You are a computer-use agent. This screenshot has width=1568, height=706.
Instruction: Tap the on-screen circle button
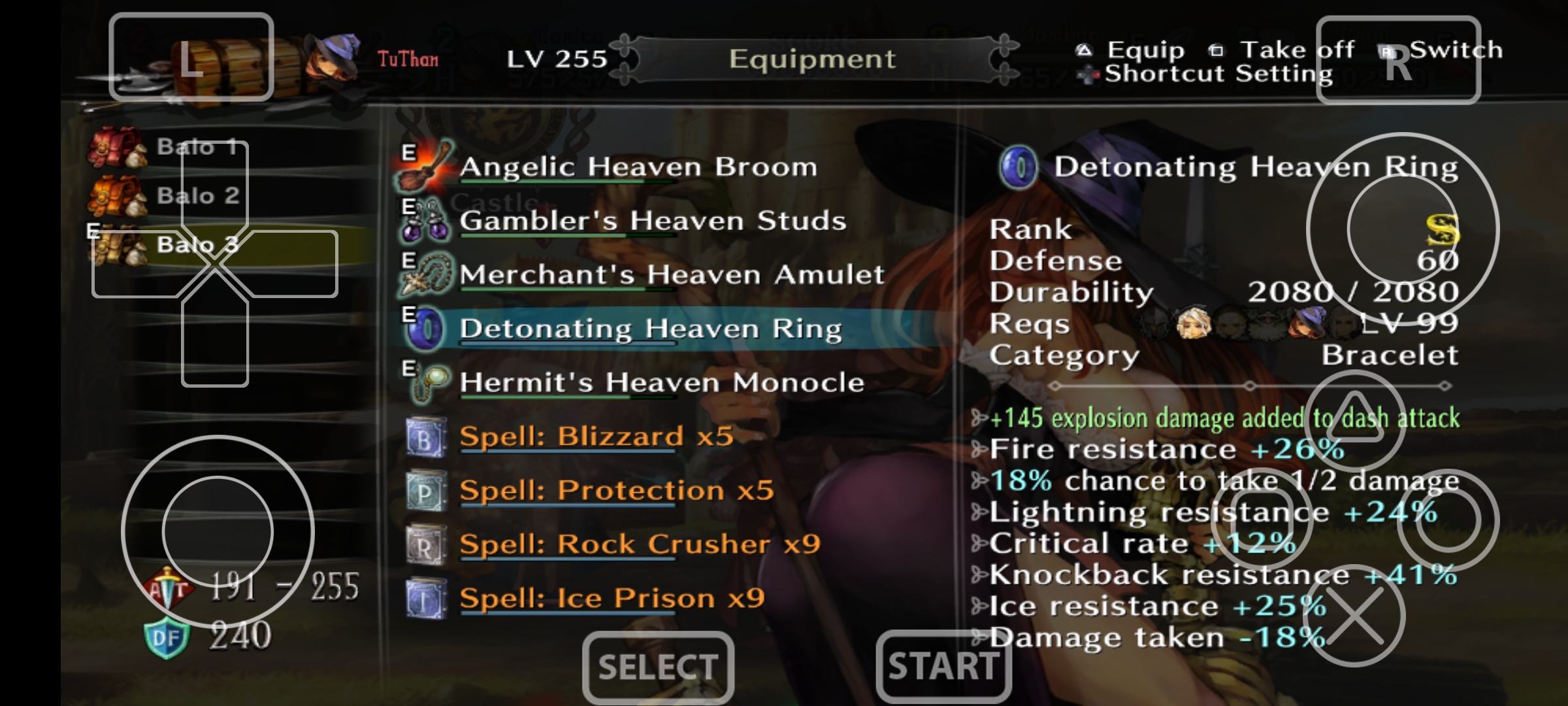coord(1448,520)
